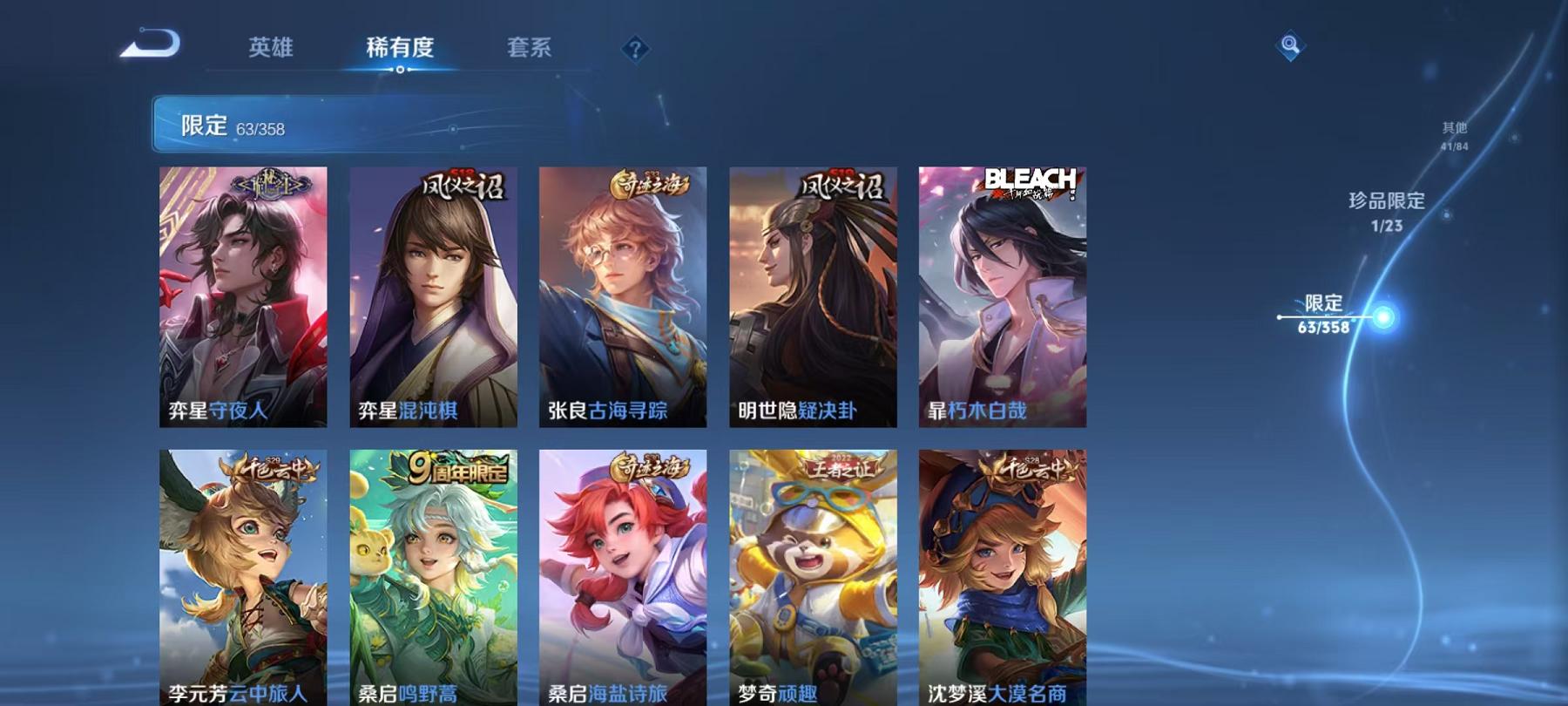The height and width of the screenshot is (706, 1568).
Task: Switch to the 英雄 tab
Action: 271,50
